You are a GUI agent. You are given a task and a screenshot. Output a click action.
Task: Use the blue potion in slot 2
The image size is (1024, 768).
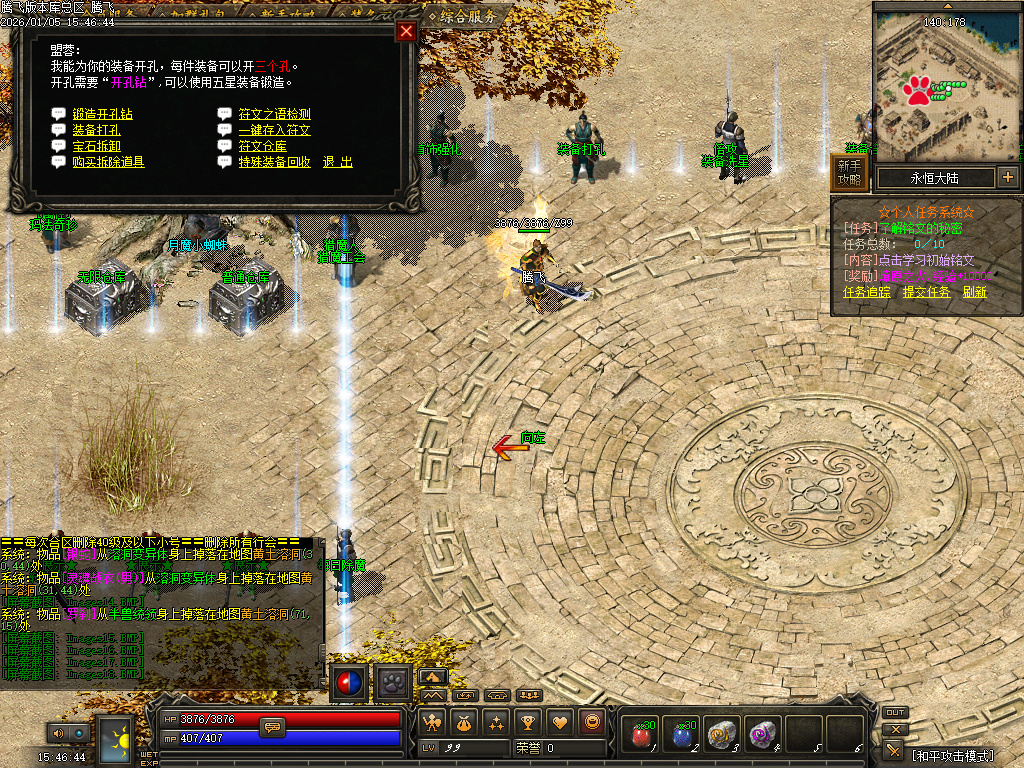tap(683, 735)
